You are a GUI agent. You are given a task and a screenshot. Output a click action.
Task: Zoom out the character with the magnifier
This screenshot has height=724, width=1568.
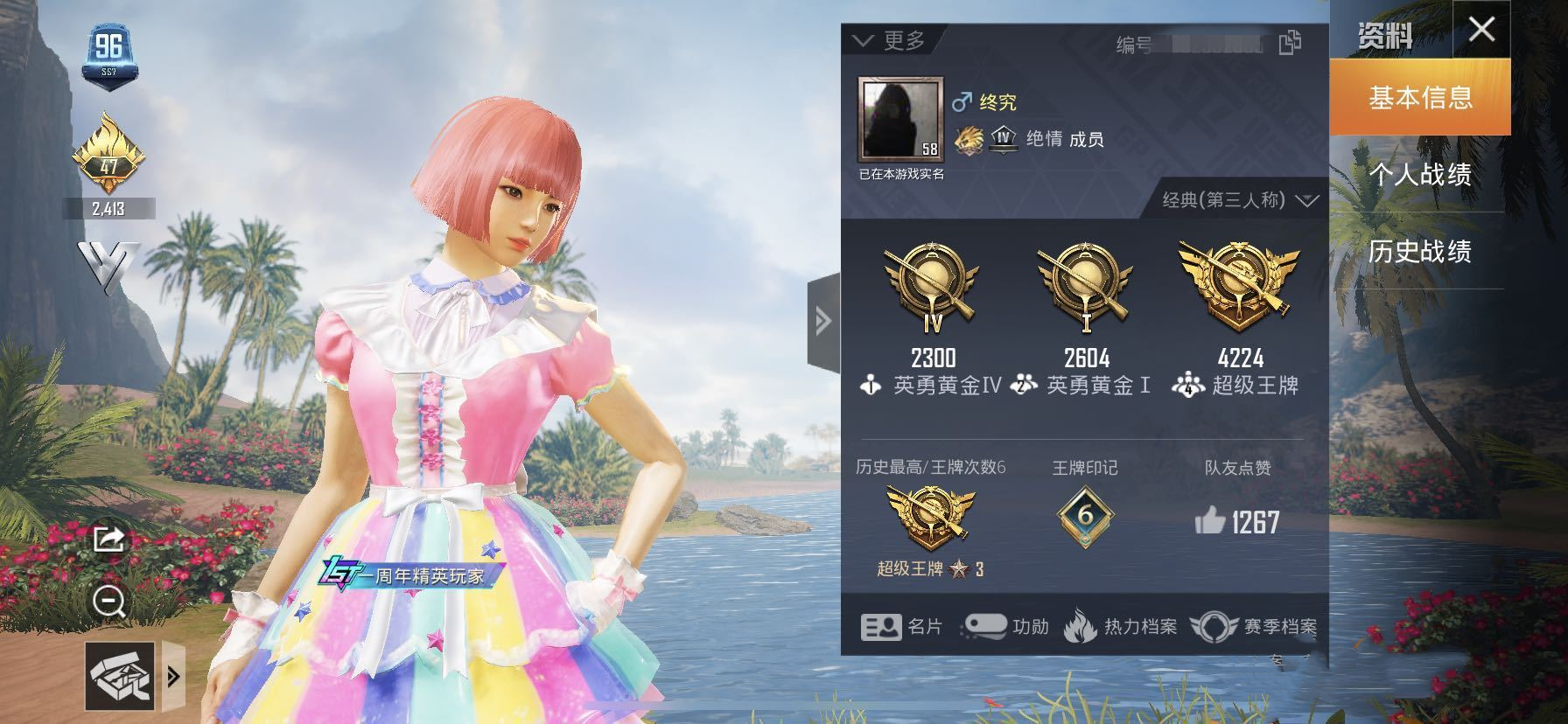click(109, 602)
